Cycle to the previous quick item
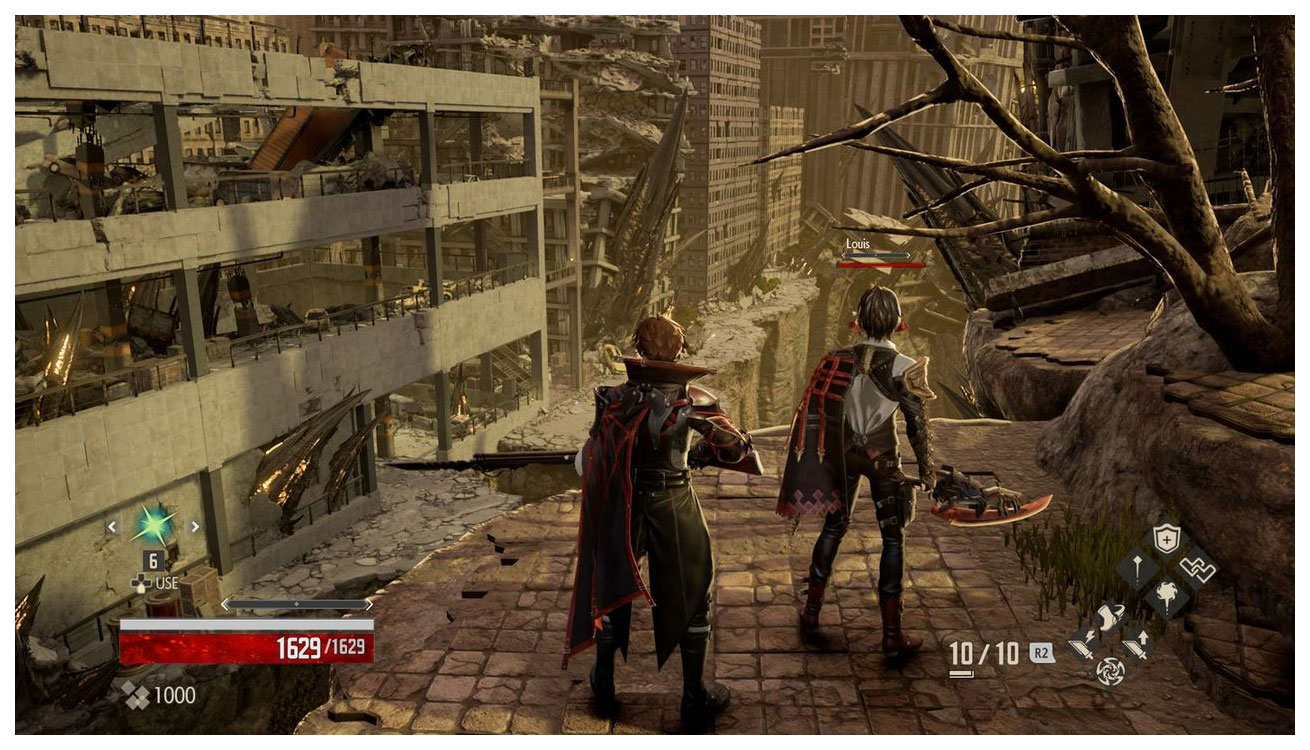 112,526
